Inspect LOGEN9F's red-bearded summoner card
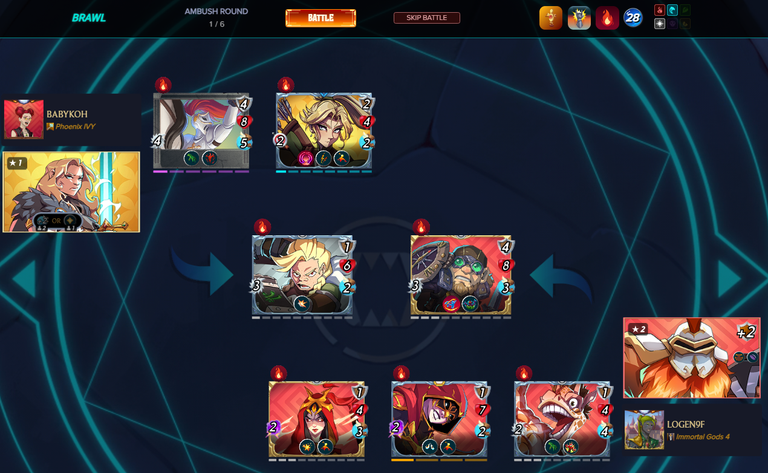Viewport: 768px width, 473px height. click(x=691, y=358)
